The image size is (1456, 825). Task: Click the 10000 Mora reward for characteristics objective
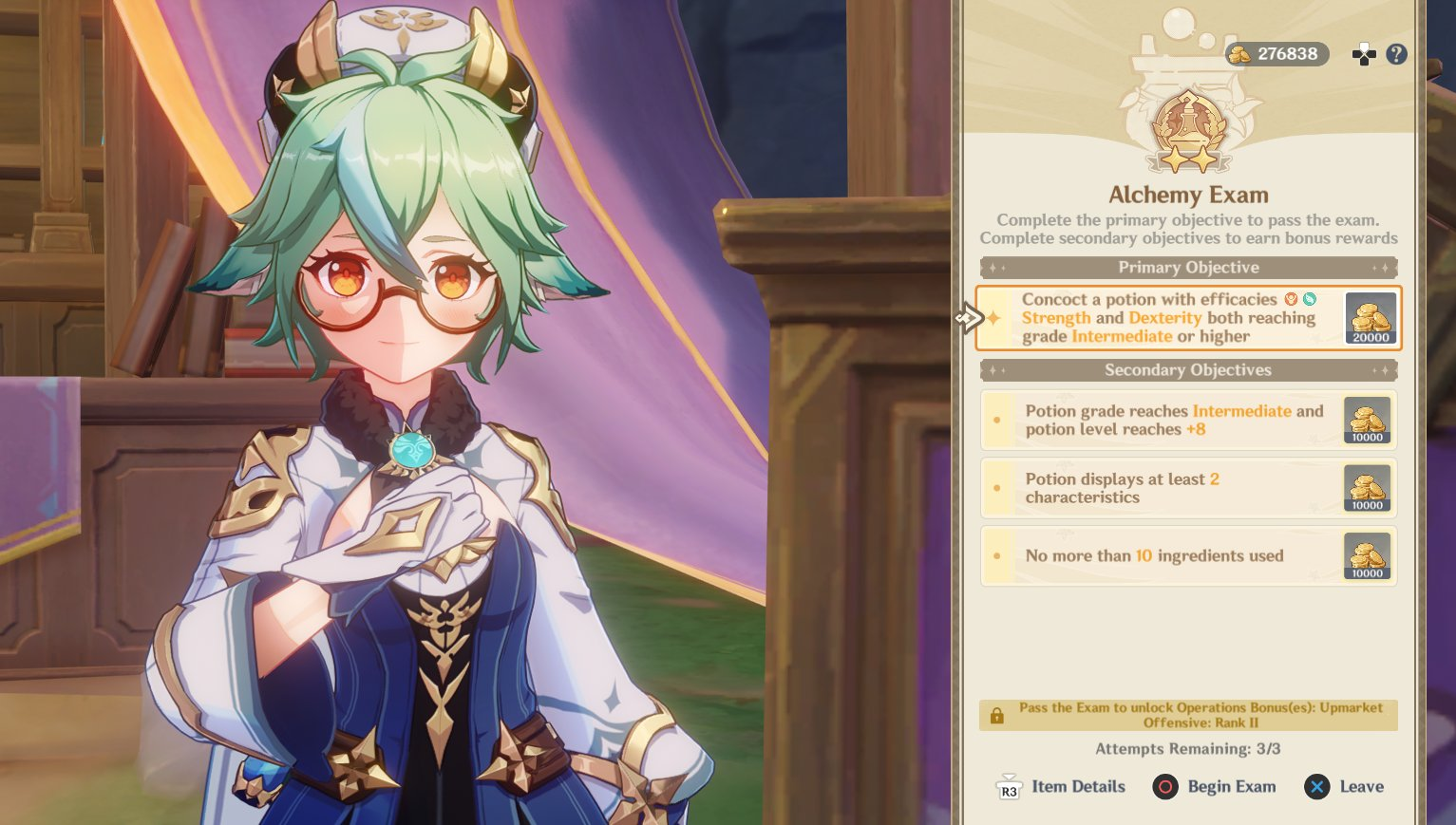click(1367, 487)
